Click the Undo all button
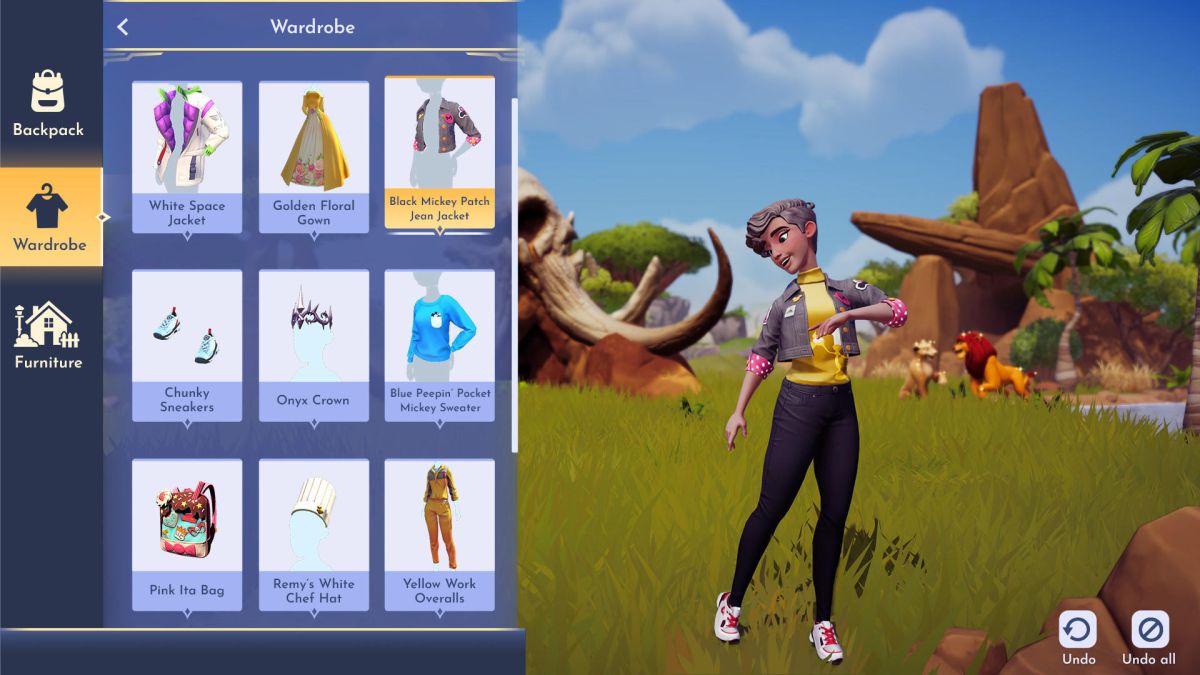Screen dimensions: 1200x675 pyautogui.click(x=1148, y=637)
